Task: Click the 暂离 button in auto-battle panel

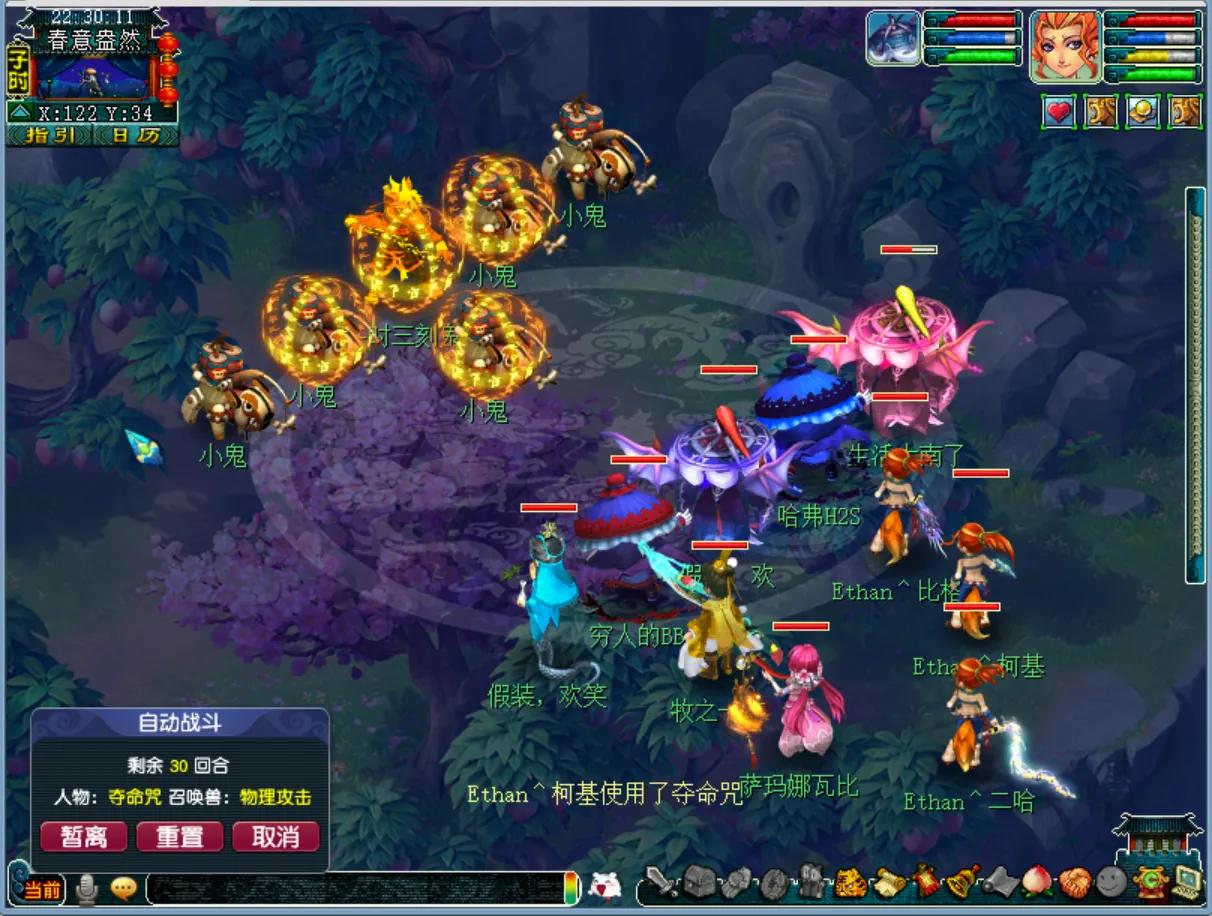Action: coord(83,836)
